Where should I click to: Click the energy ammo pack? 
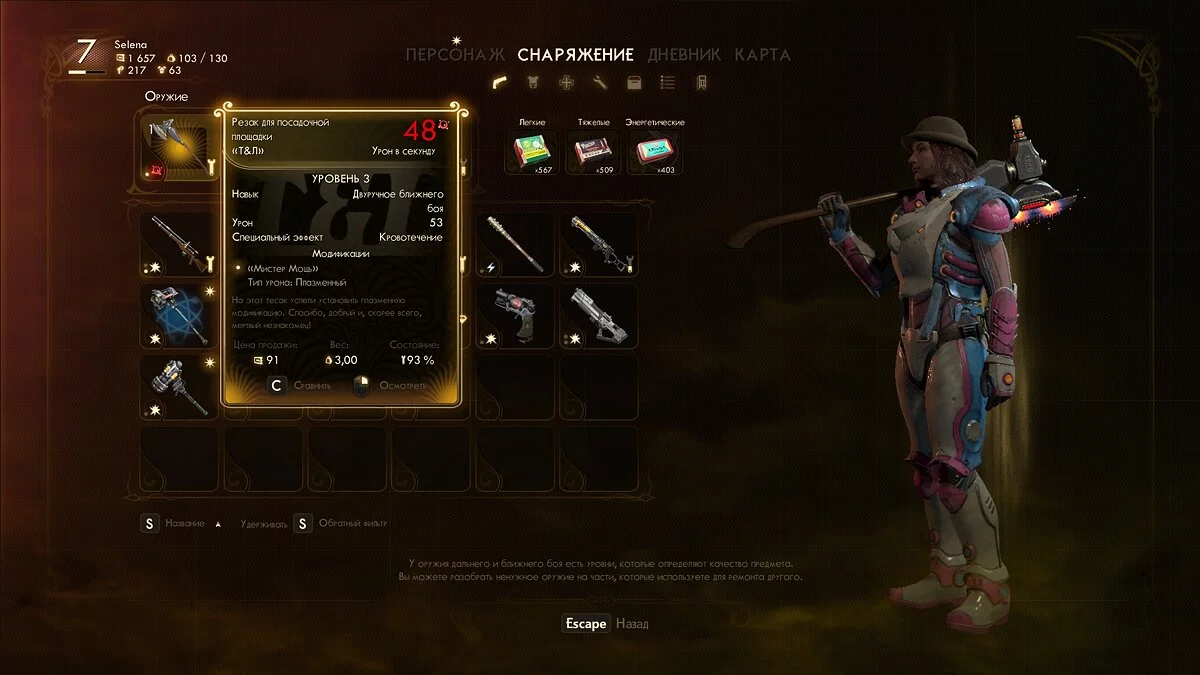(655, 152)
